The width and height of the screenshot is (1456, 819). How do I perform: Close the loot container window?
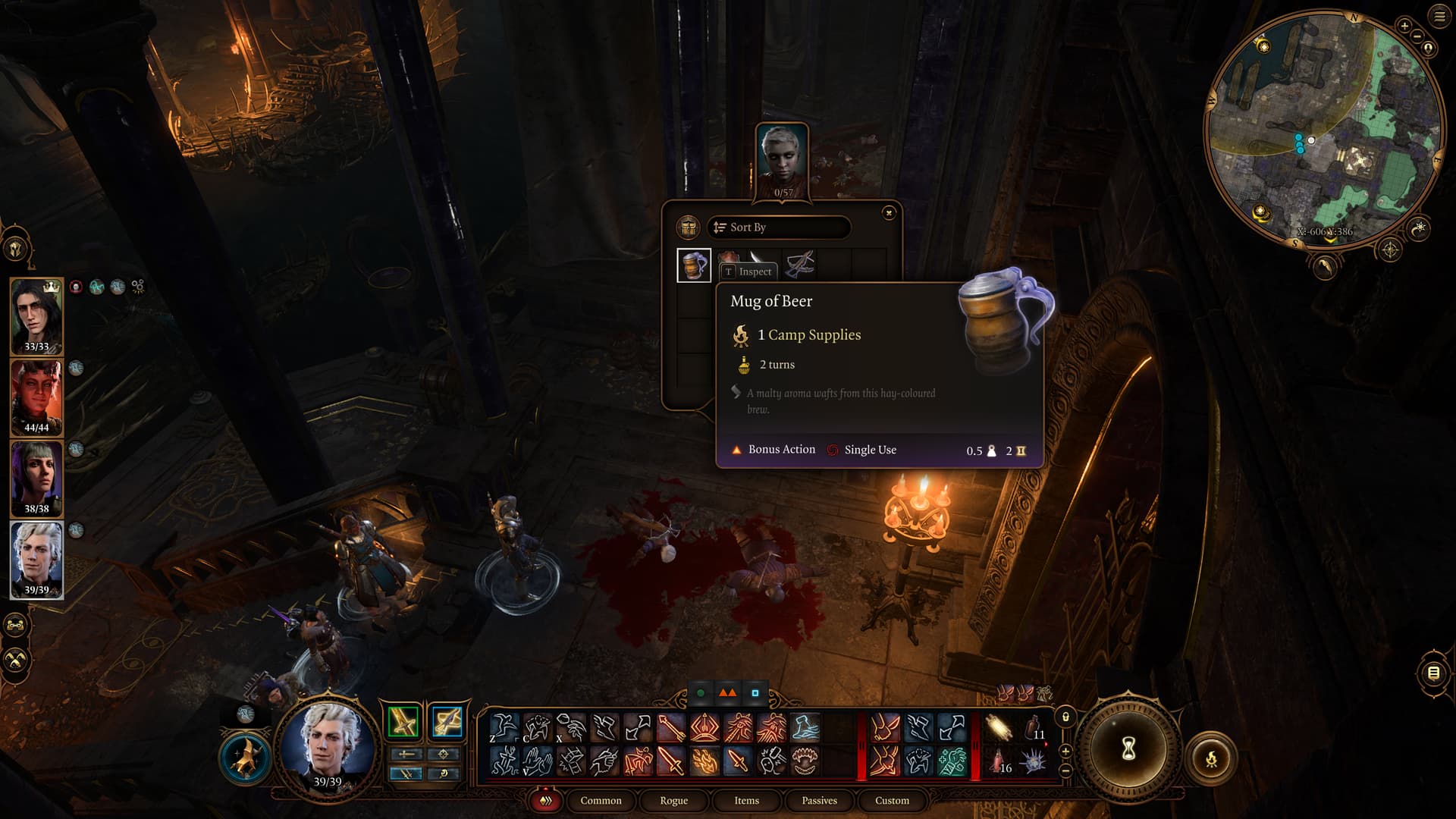coord(889,213)
